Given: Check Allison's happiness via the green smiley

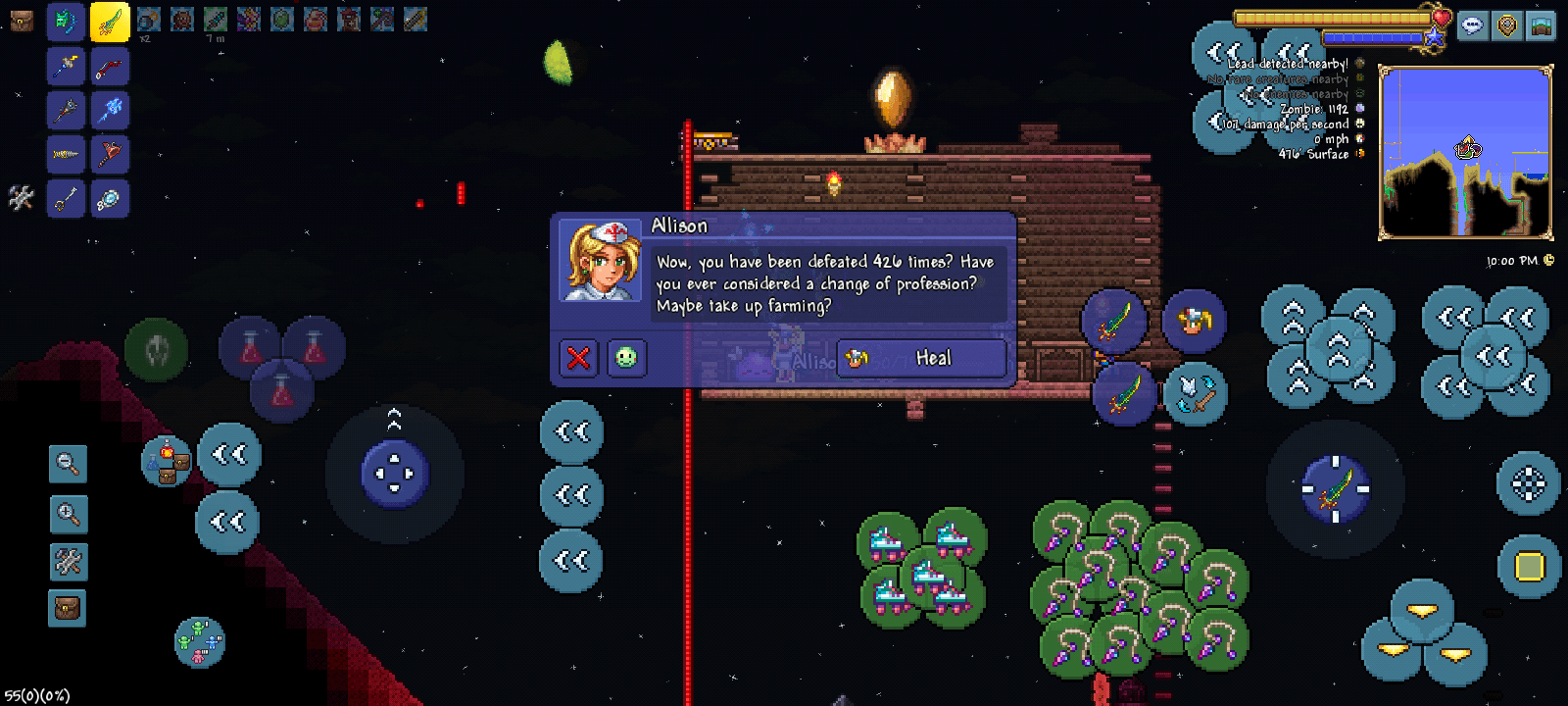Looking at the screenshot, I should [x=626, y=358].
